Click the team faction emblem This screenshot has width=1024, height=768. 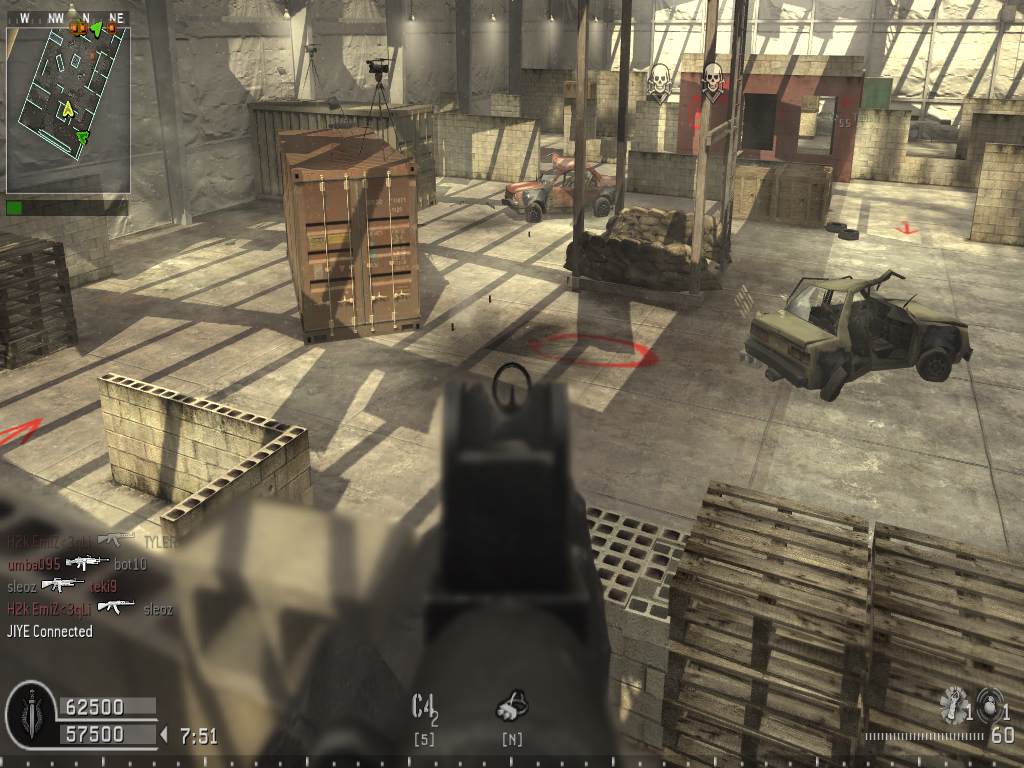point(29,714)
